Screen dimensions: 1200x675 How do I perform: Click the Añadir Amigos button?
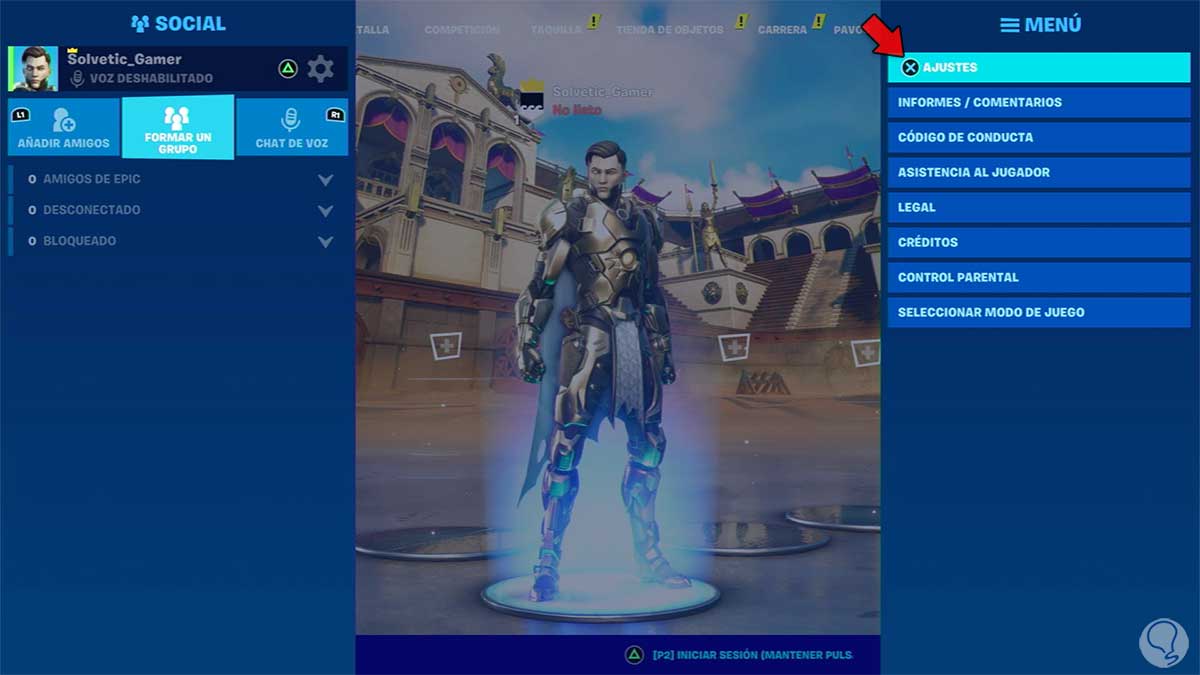(64, 128)
